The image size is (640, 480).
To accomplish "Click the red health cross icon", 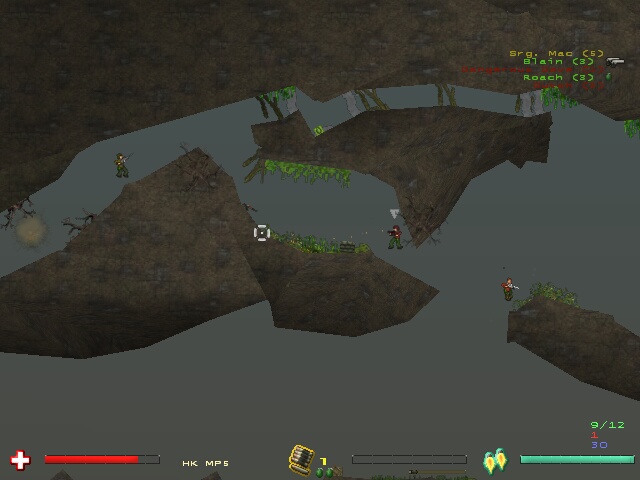I will coord(20,460).
